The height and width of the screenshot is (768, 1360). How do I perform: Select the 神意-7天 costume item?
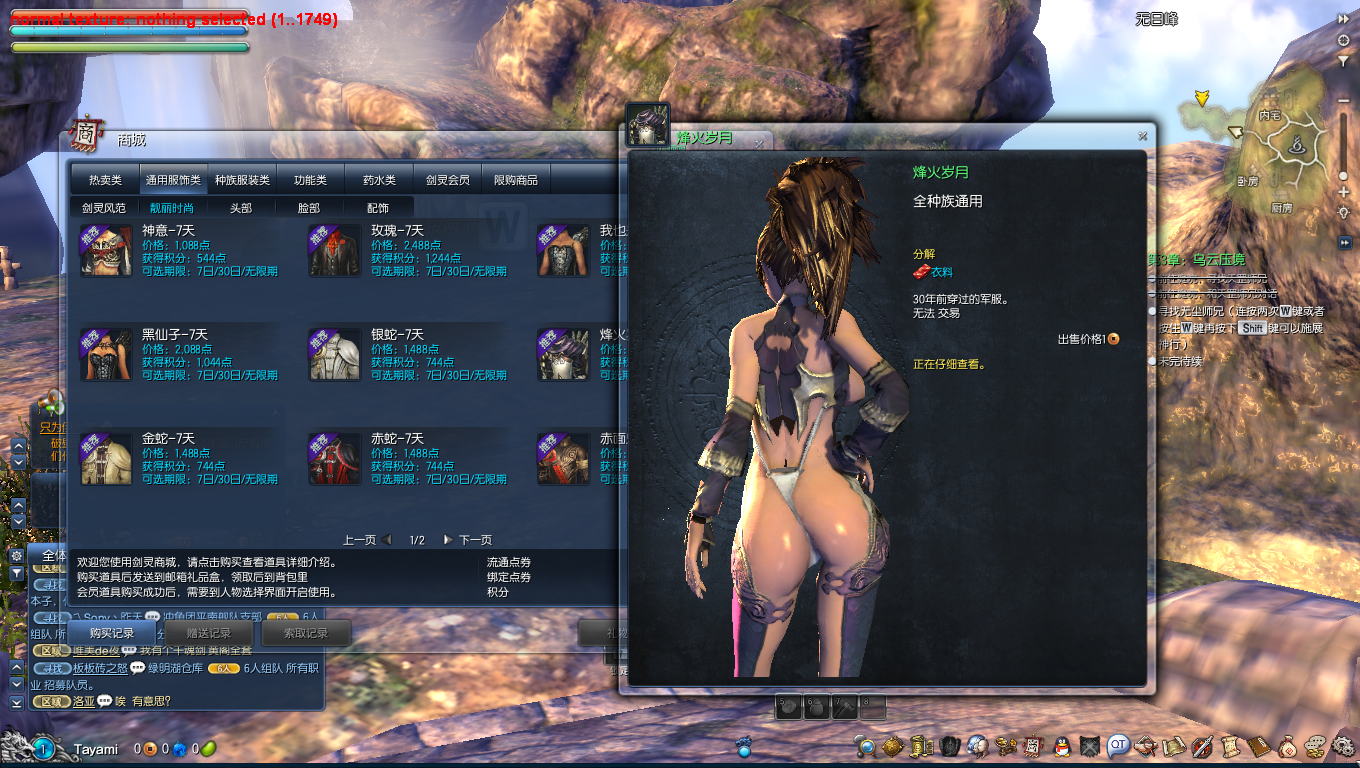click(x=106, y=250)
